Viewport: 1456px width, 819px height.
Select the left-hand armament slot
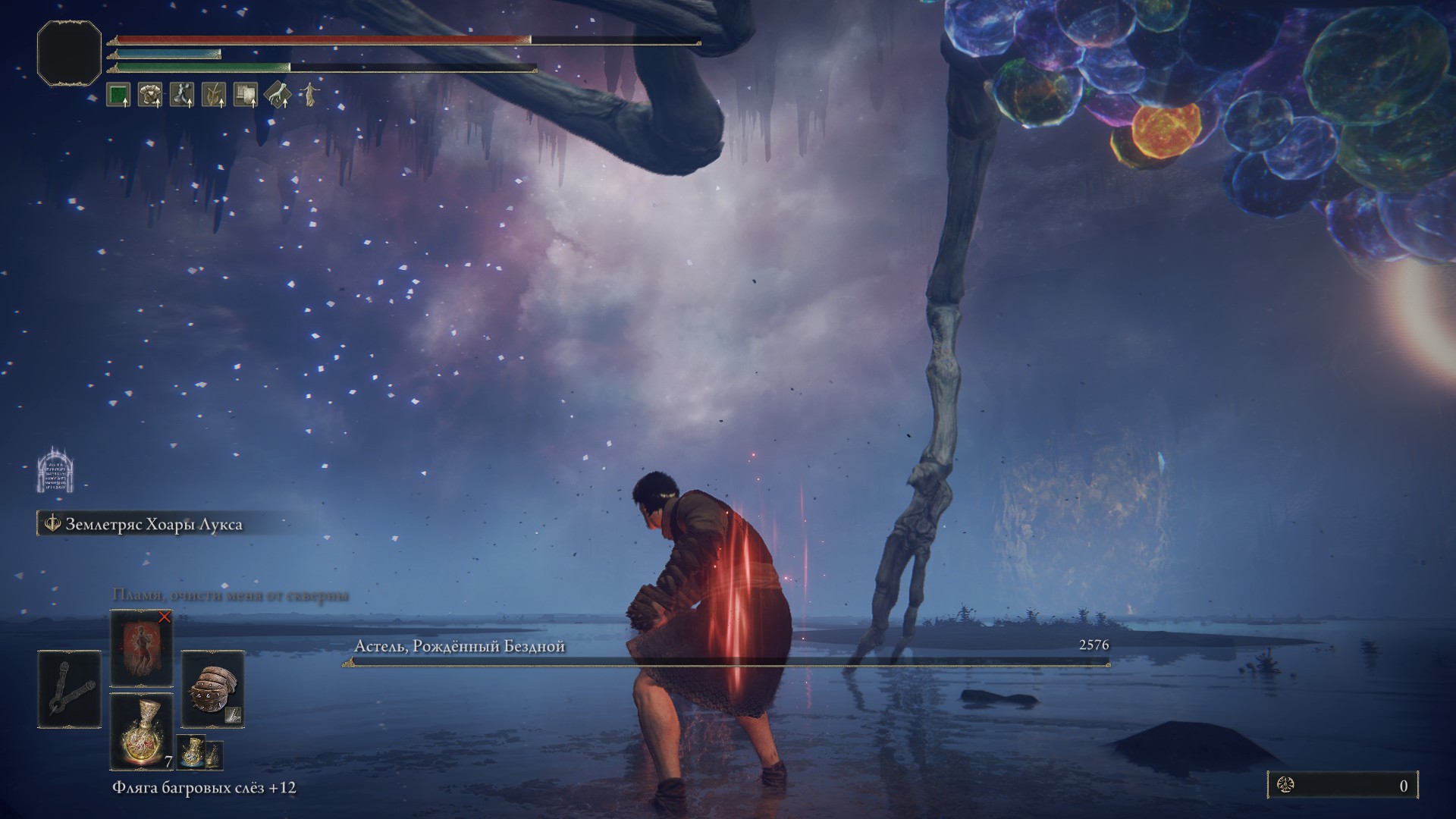click(x=69, y=689)
